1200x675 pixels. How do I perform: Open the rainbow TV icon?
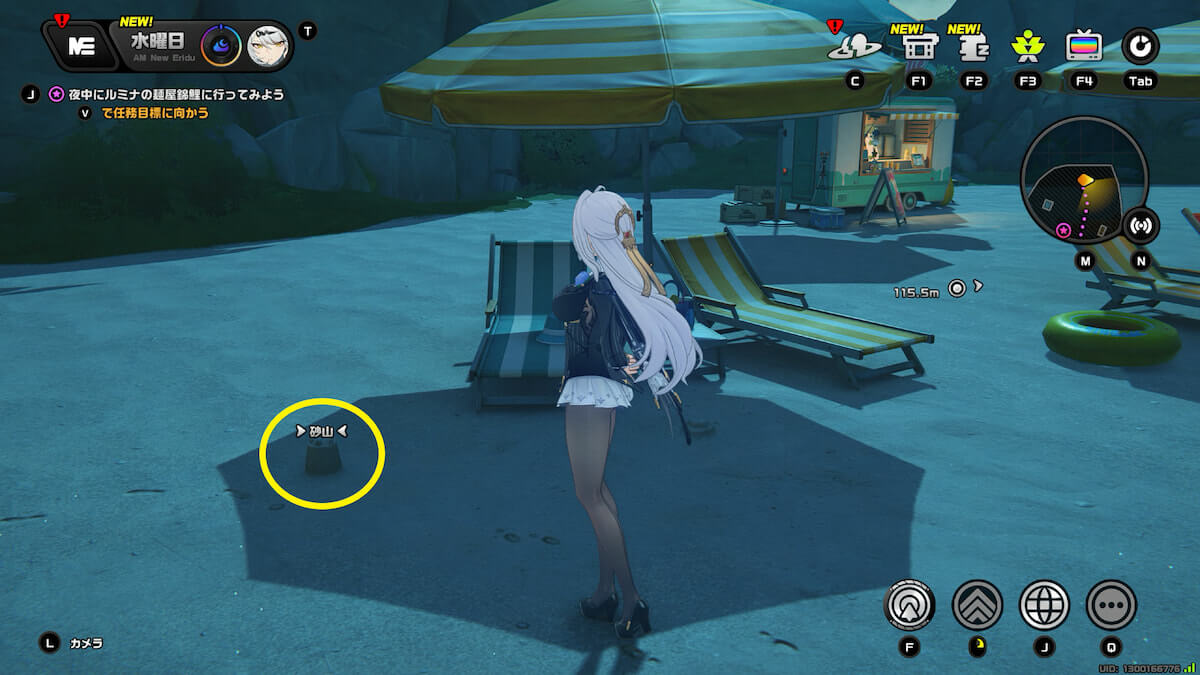1084,46
